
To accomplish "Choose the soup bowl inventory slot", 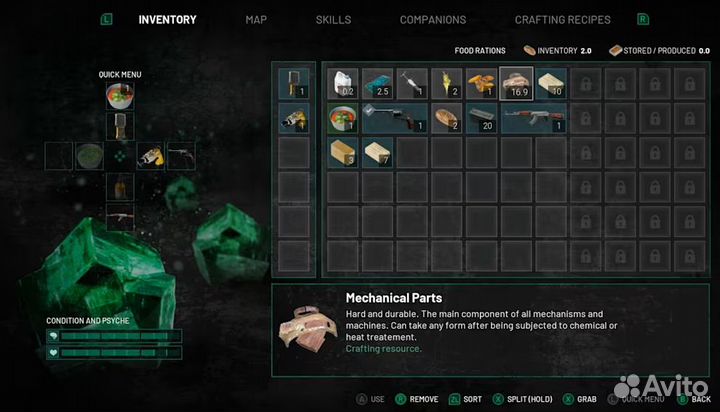I will tap(344, 118).
